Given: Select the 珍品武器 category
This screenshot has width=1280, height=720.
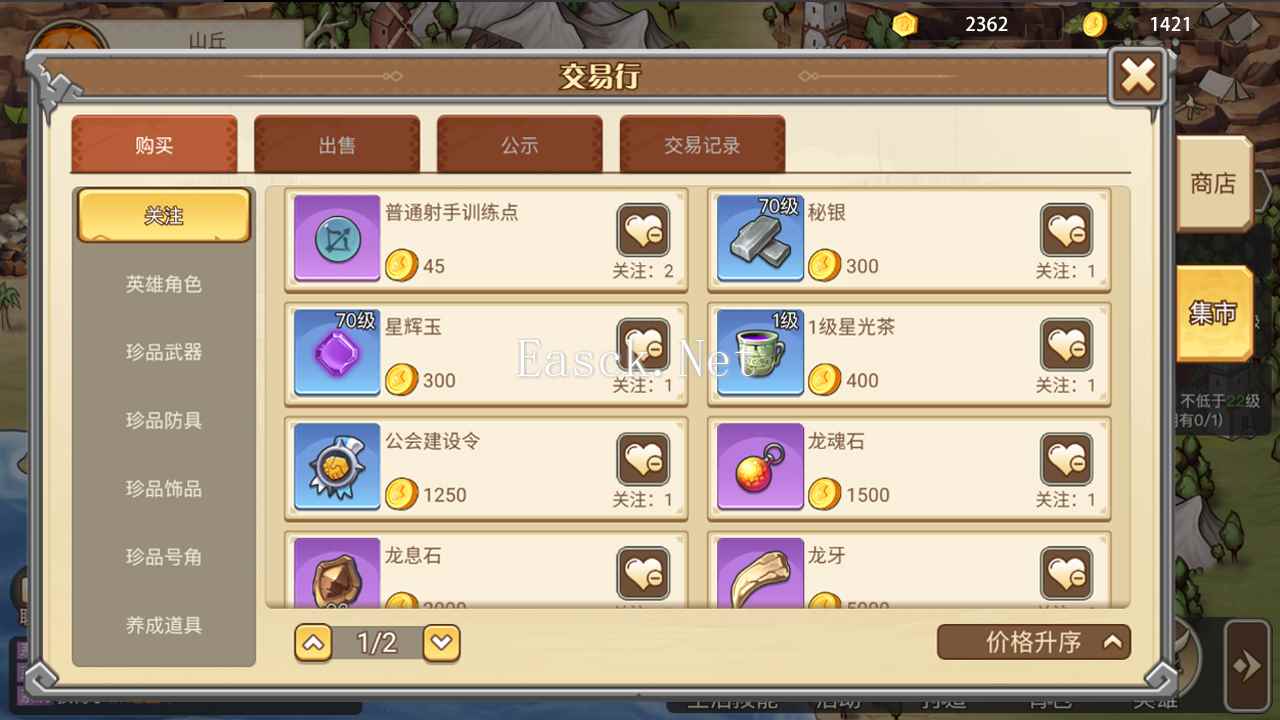Looking at the screenshot, I should [x=163, y=353].
